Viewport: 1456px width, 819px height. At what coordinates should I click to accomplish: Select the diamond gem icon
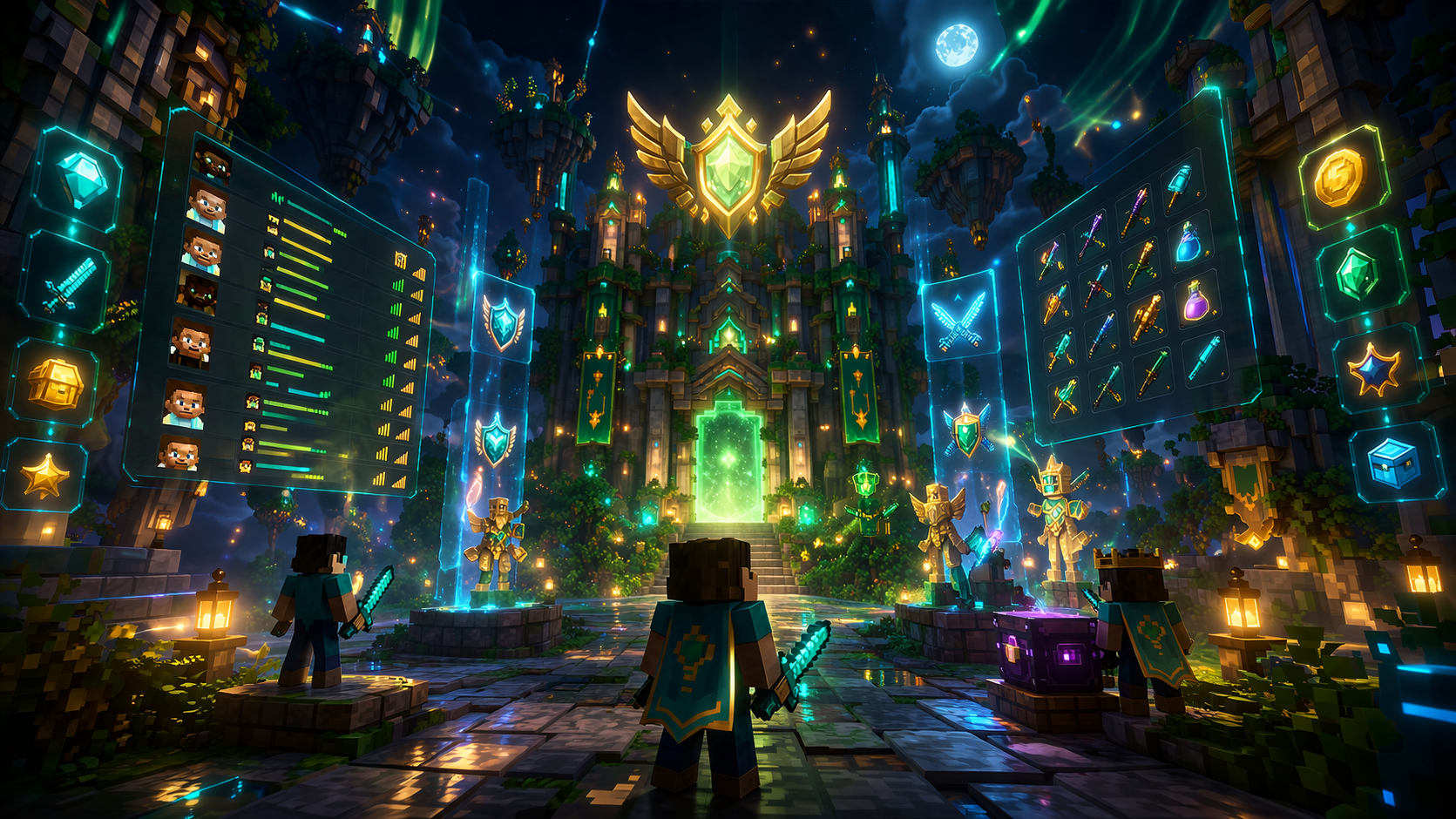[x=81, y=179]
